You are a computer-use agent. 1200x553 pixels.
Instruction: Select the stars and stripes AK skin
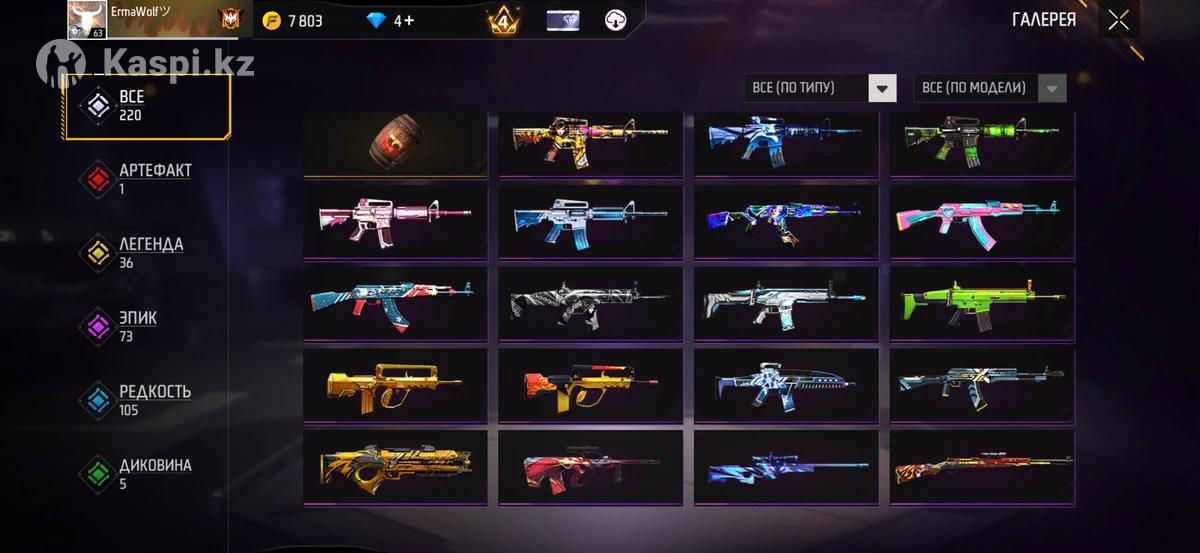tap(395, 304)
